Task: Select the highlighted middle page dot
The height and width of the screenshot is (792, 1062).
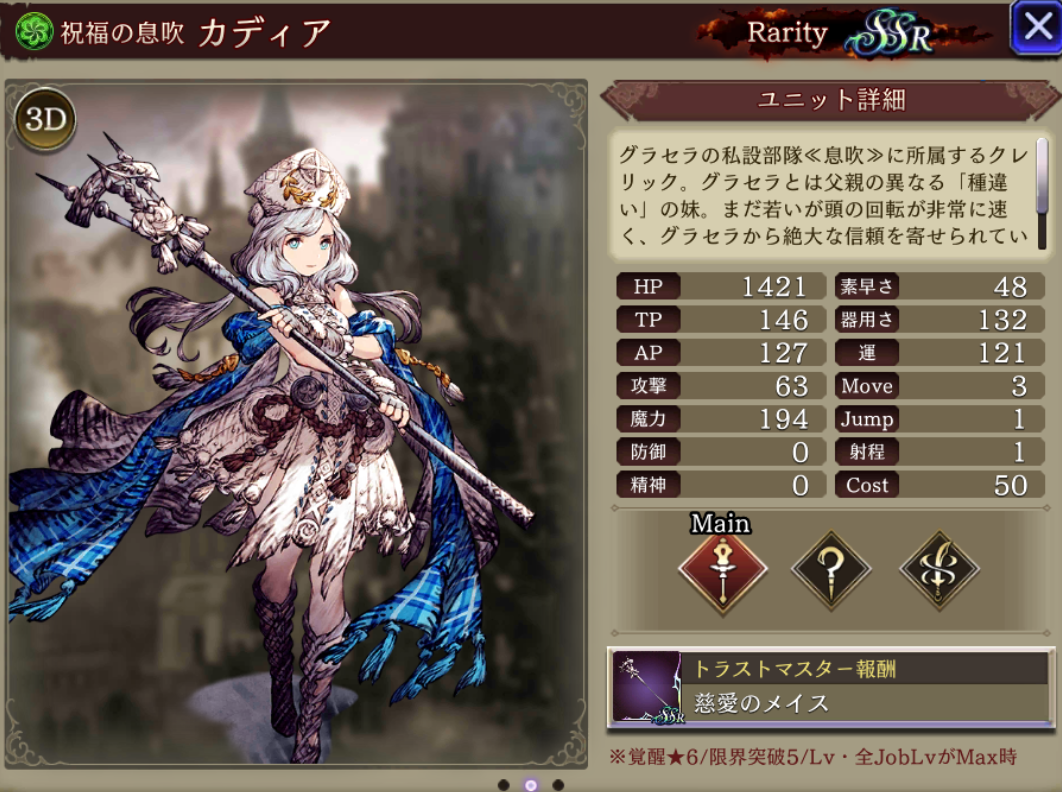Action: click(531, 785)
